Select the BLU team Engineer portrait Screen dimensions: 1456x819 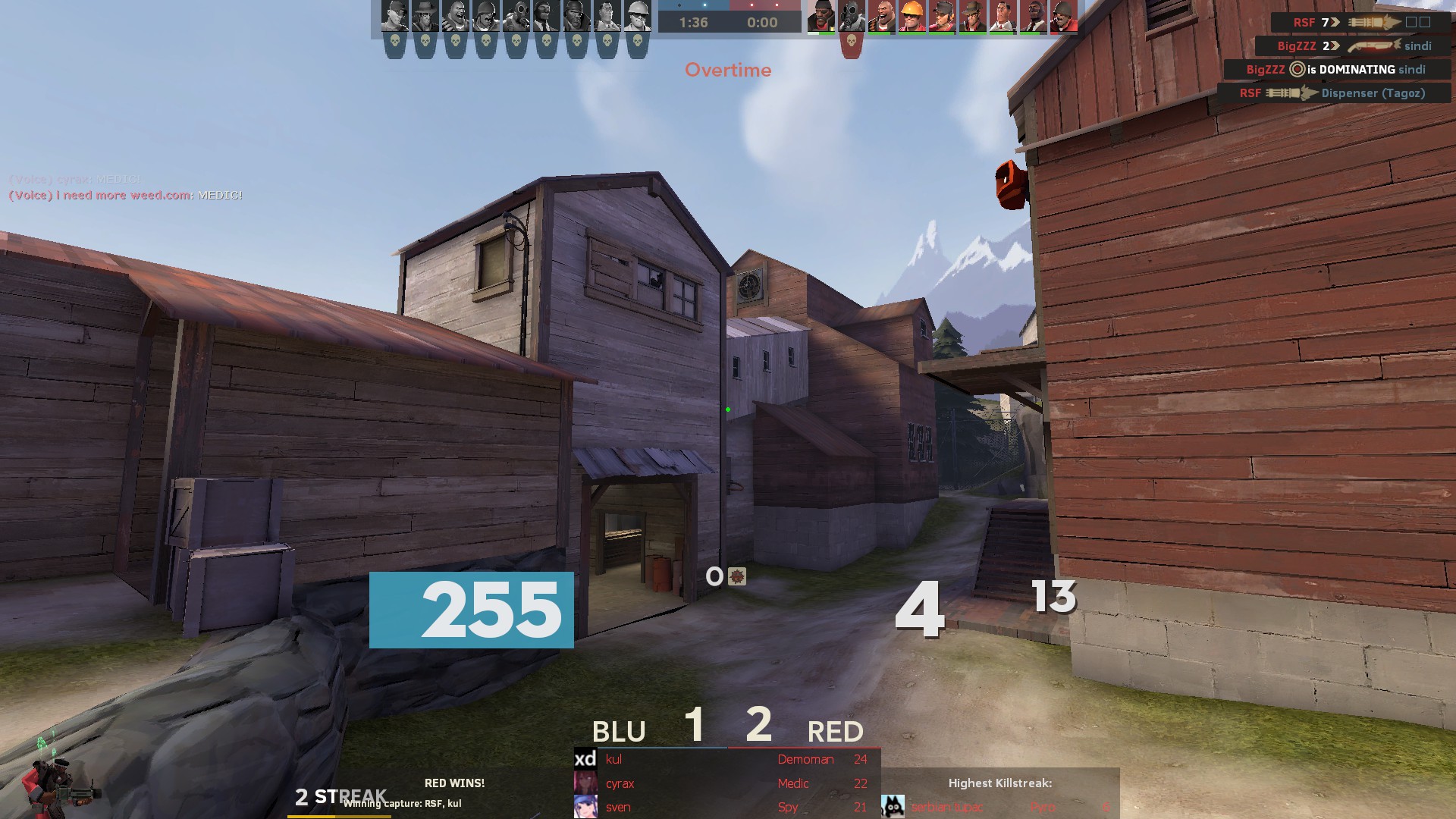click(638, 16)
